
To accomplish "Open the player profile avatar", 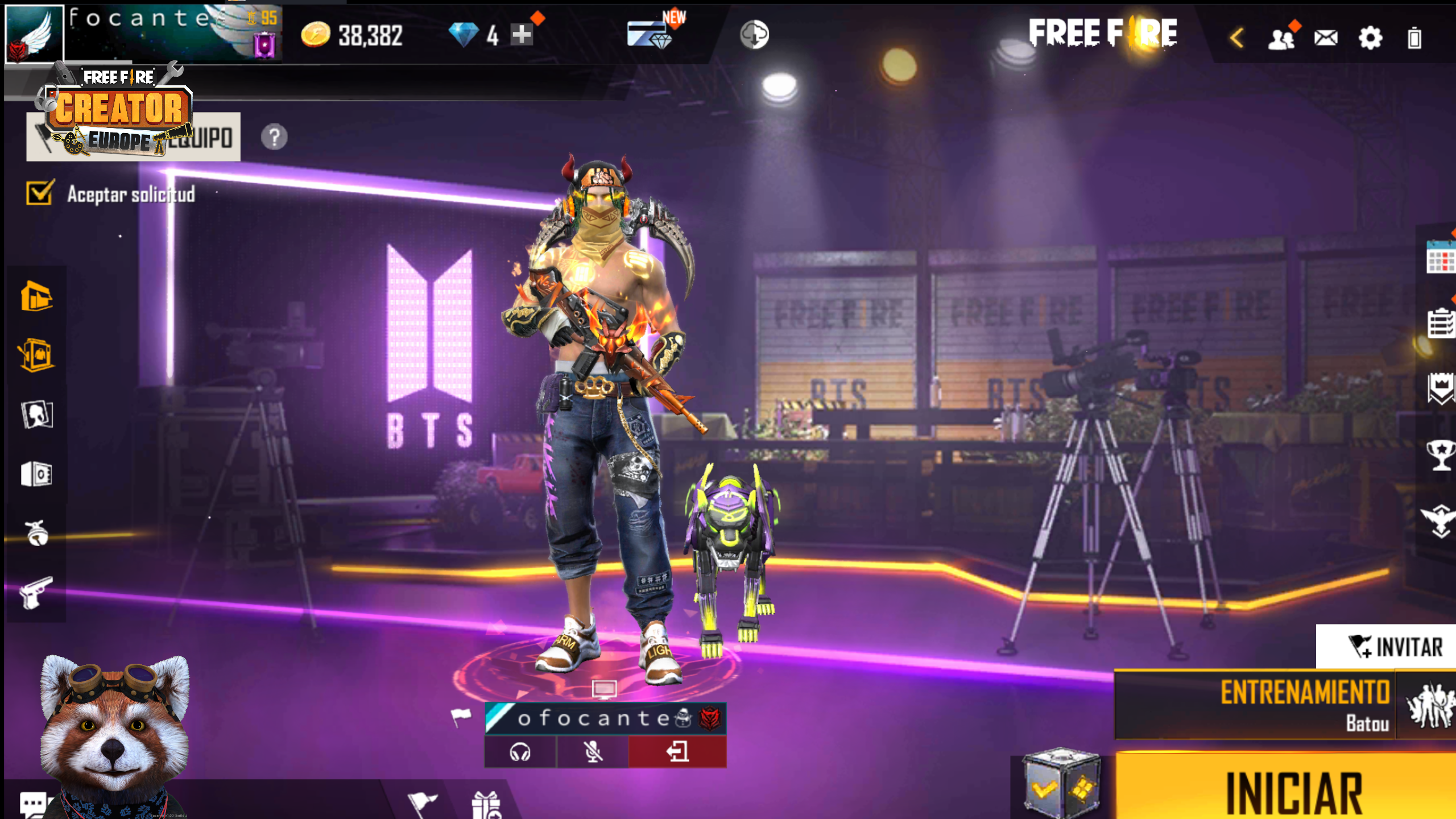I will pos(34,34).
